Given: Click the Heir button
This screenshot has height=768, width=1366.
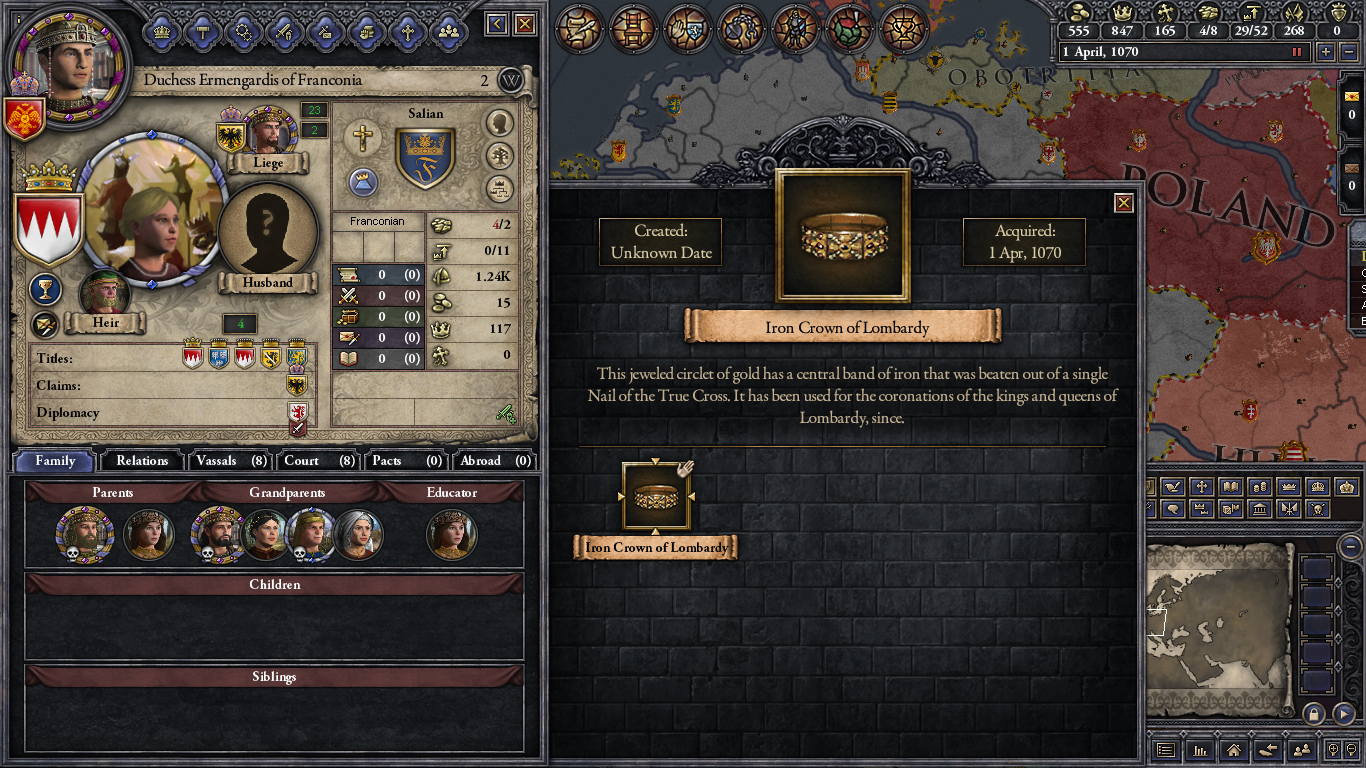Looking at the screenshot, I should pos(105,322).
